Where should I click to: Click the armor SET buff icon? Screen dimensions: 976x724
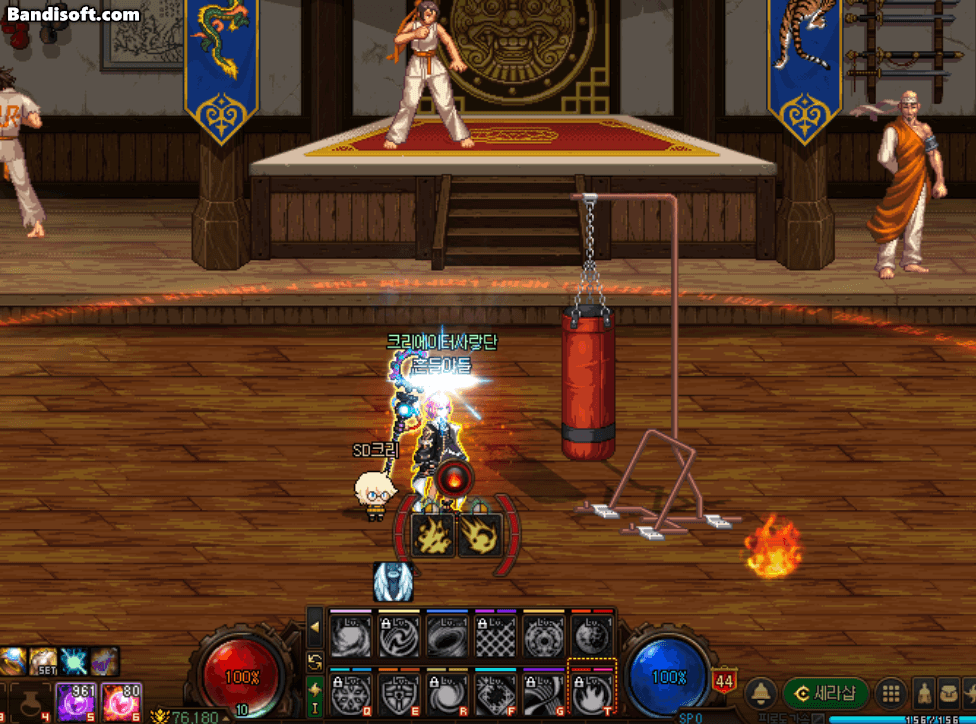(x=43, y=661)
